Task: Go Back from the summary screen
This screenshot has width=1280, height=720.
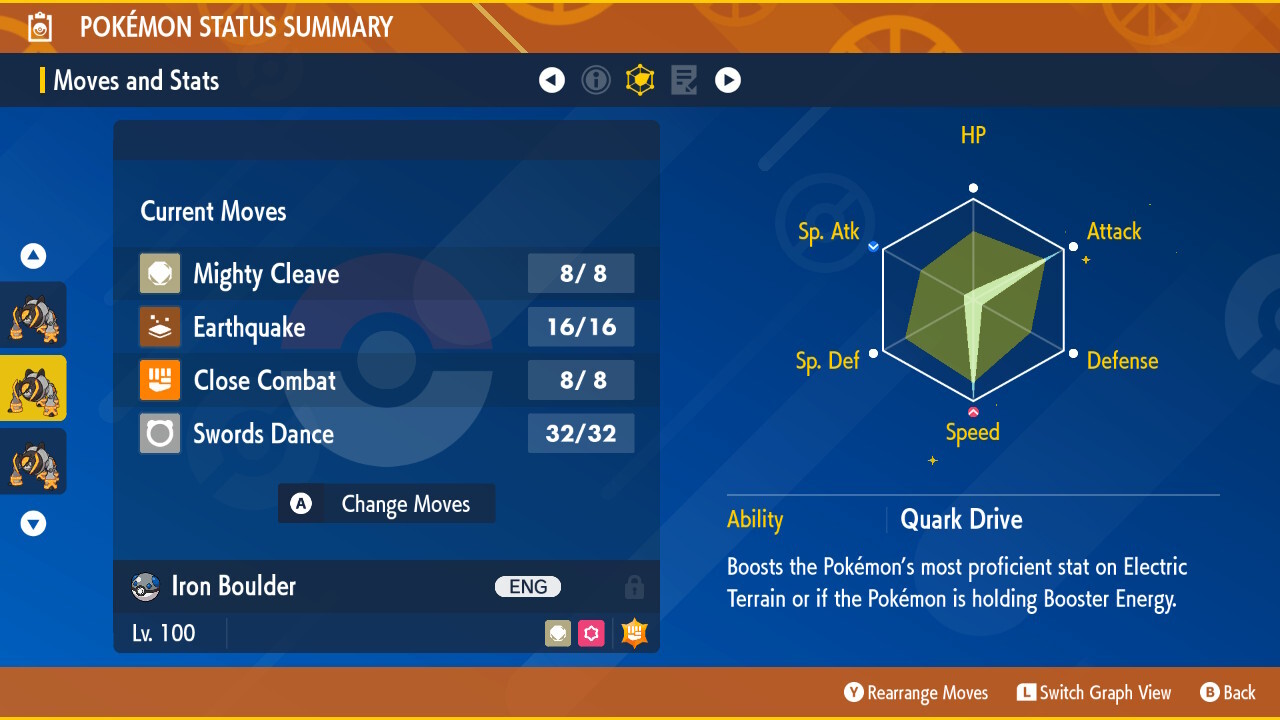Action: pos(1227,693)
